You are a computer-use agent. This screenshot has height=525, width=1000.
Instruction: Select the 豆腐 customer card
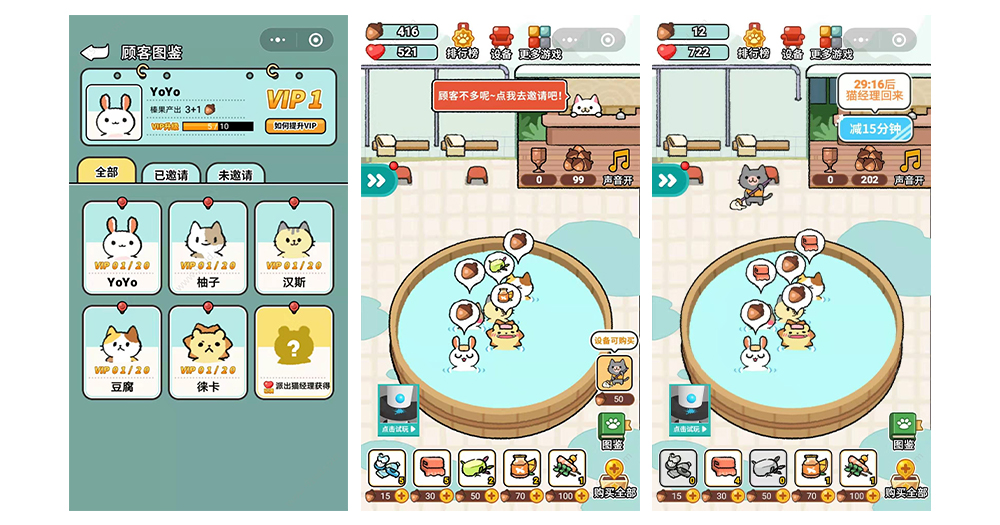click(122, 352)
